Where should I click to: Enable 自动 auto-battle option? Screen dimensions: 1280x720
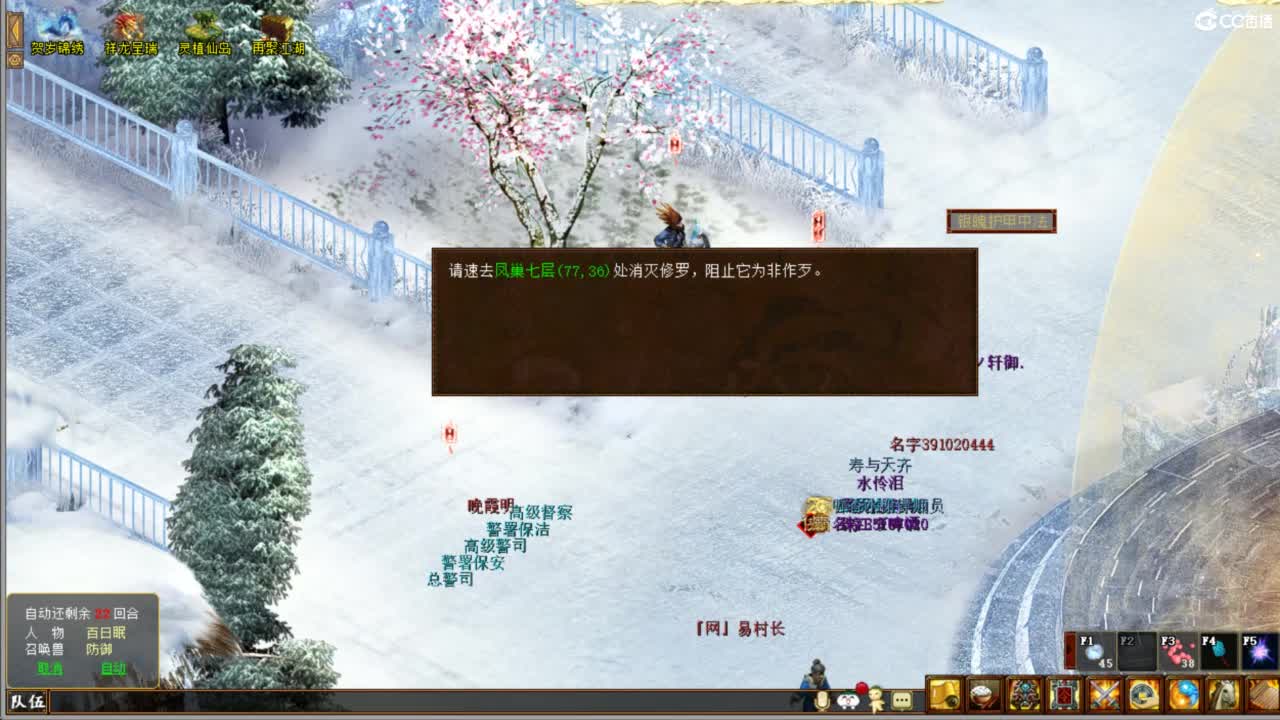click(x=114, y=667)
